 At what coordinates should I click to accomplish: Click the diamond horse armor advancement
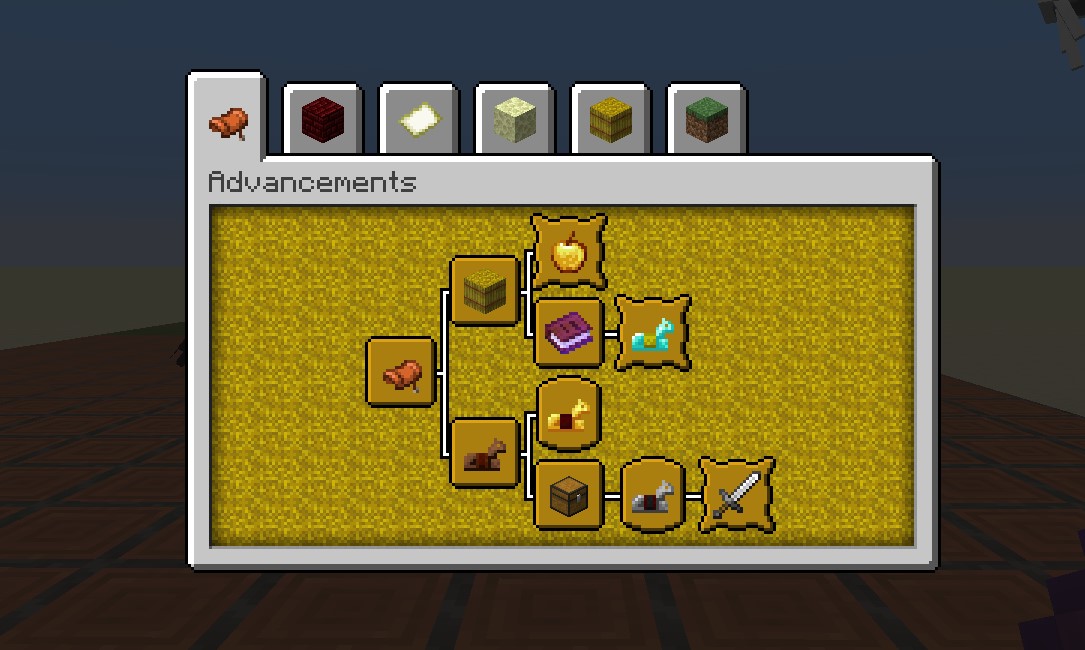pyautogui.click(x=652, y=332)
